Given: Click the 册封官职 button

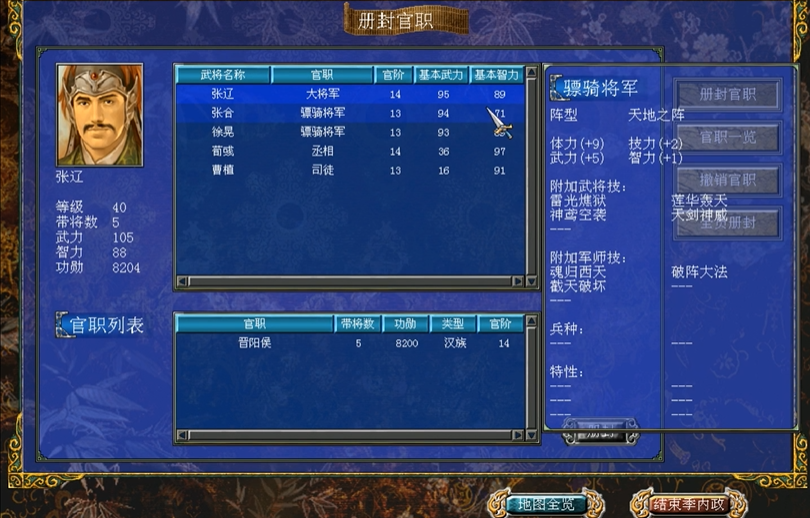Looking at the screenshot, I should click(x=727, y=94).
